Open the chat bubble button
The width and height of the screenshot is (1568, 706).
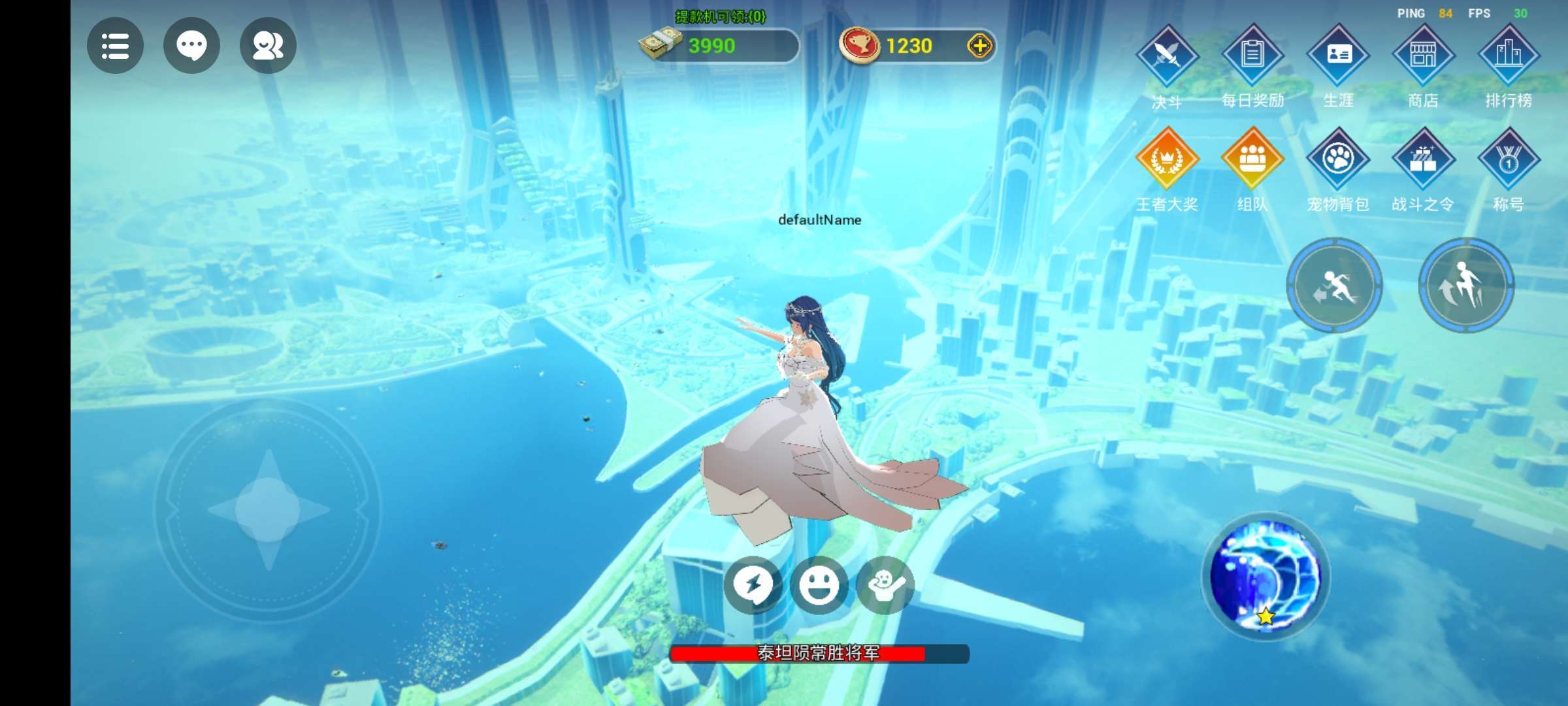click(191, 46)
